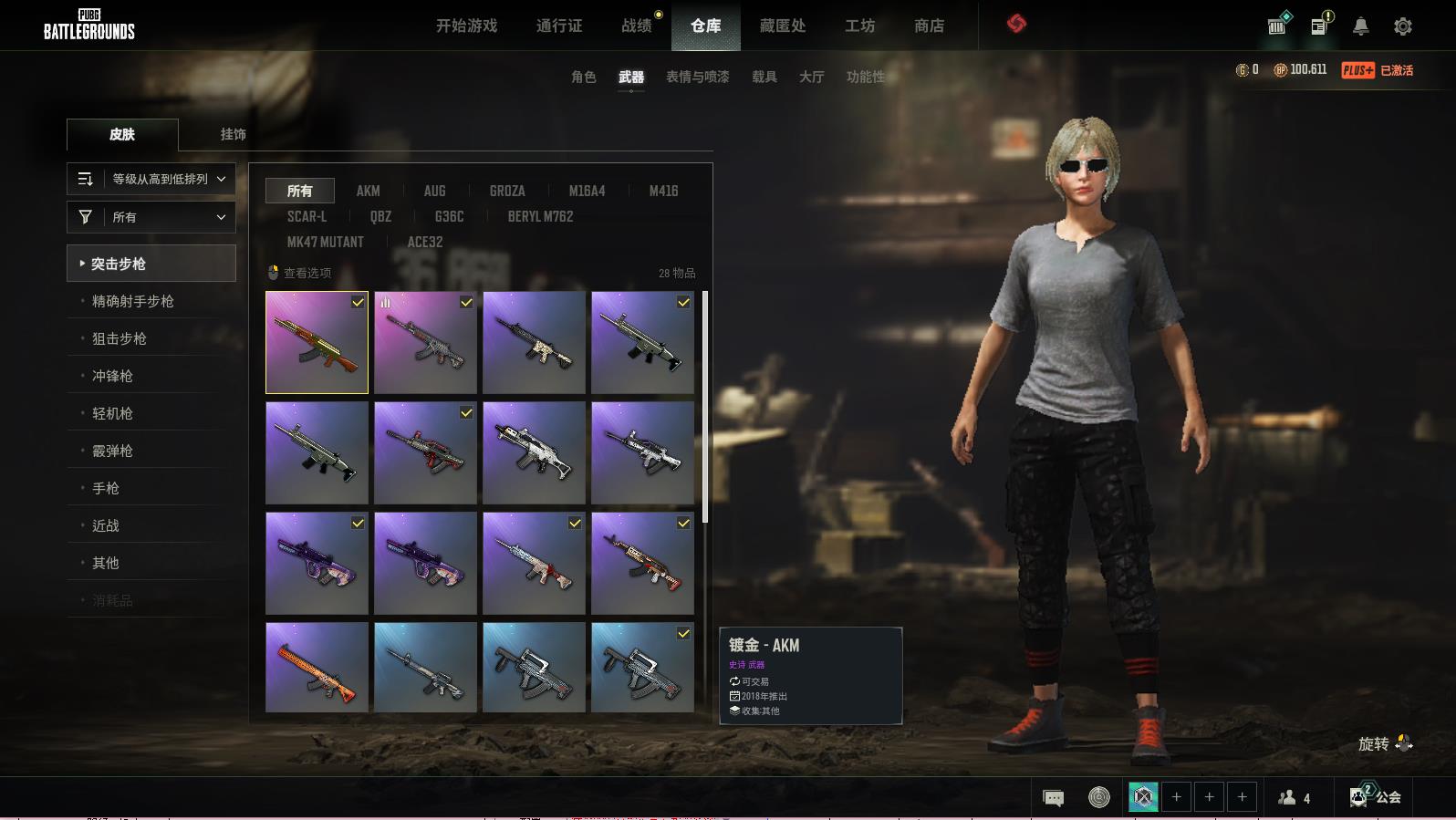1456x820 pixels.
Task: Show the 手枪 pistol category
Action: point(106,488)
